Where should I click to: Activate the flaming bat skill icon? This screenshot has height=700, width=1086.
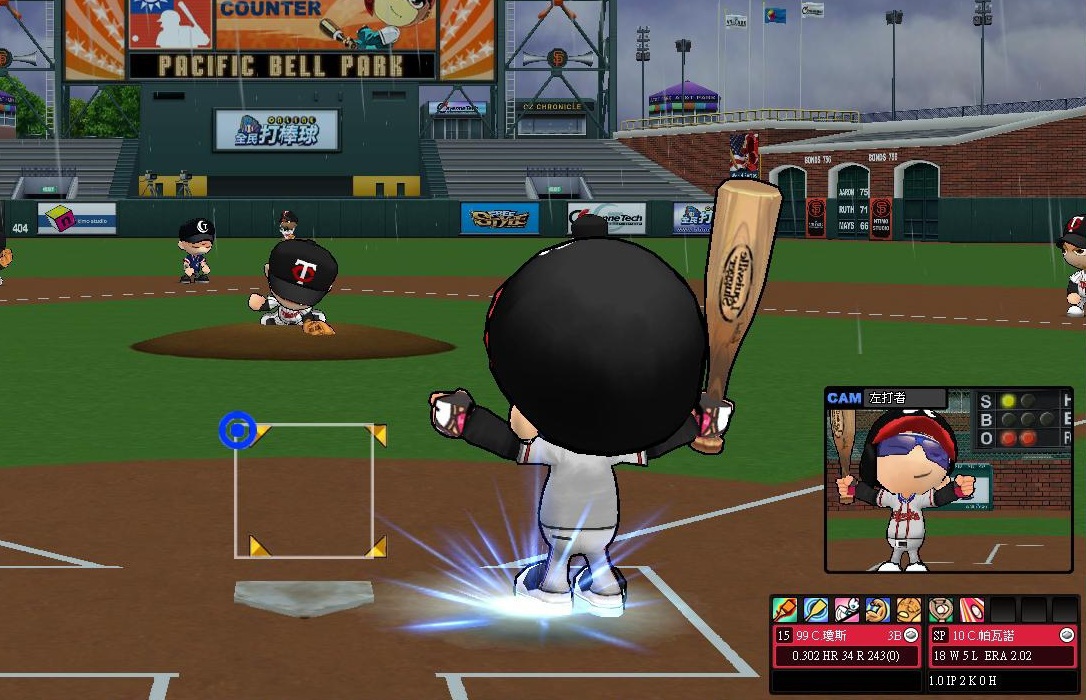785,609
